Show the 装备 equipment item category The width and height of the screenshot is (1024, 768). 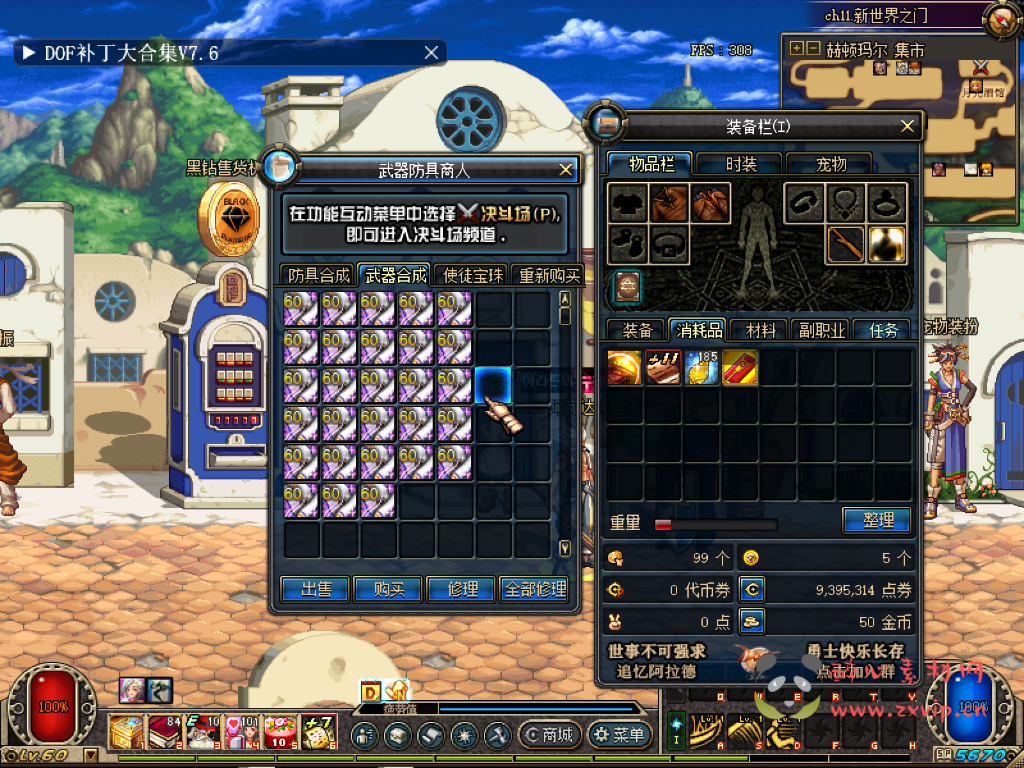pos(638,330)
